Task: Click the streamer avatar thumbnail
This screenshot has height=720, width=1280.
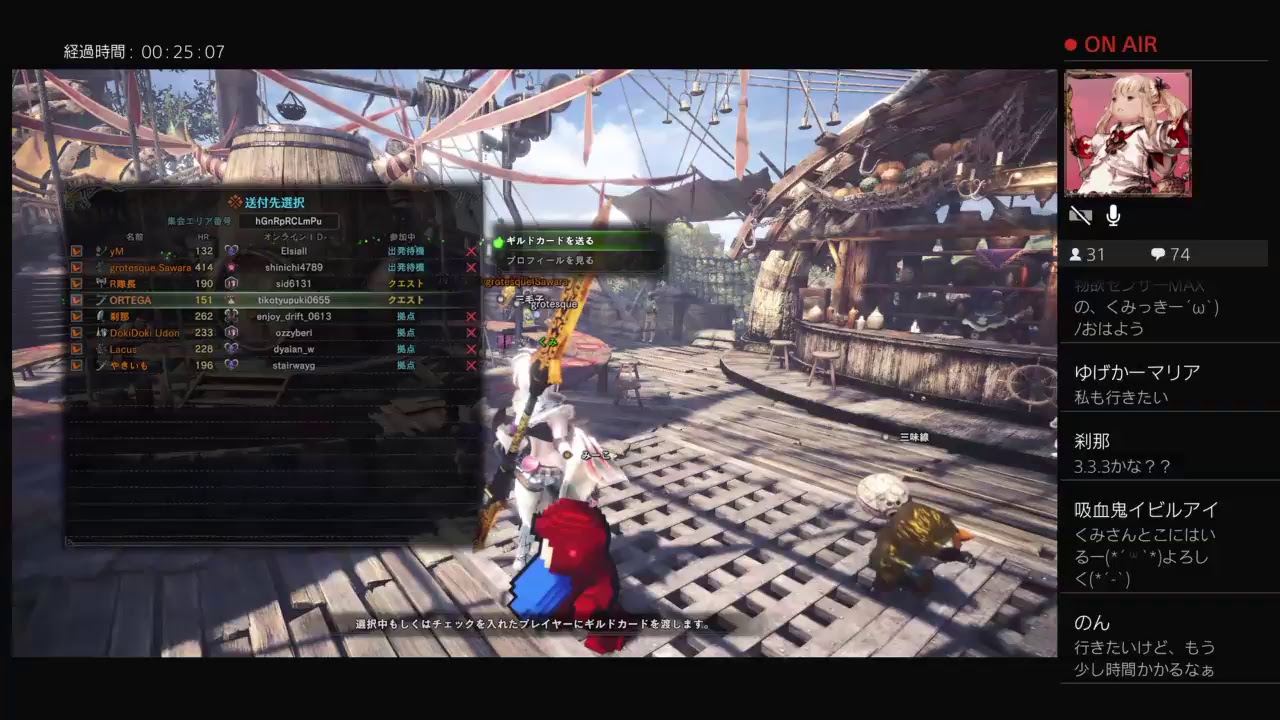Action: (x=1128, y=132)
